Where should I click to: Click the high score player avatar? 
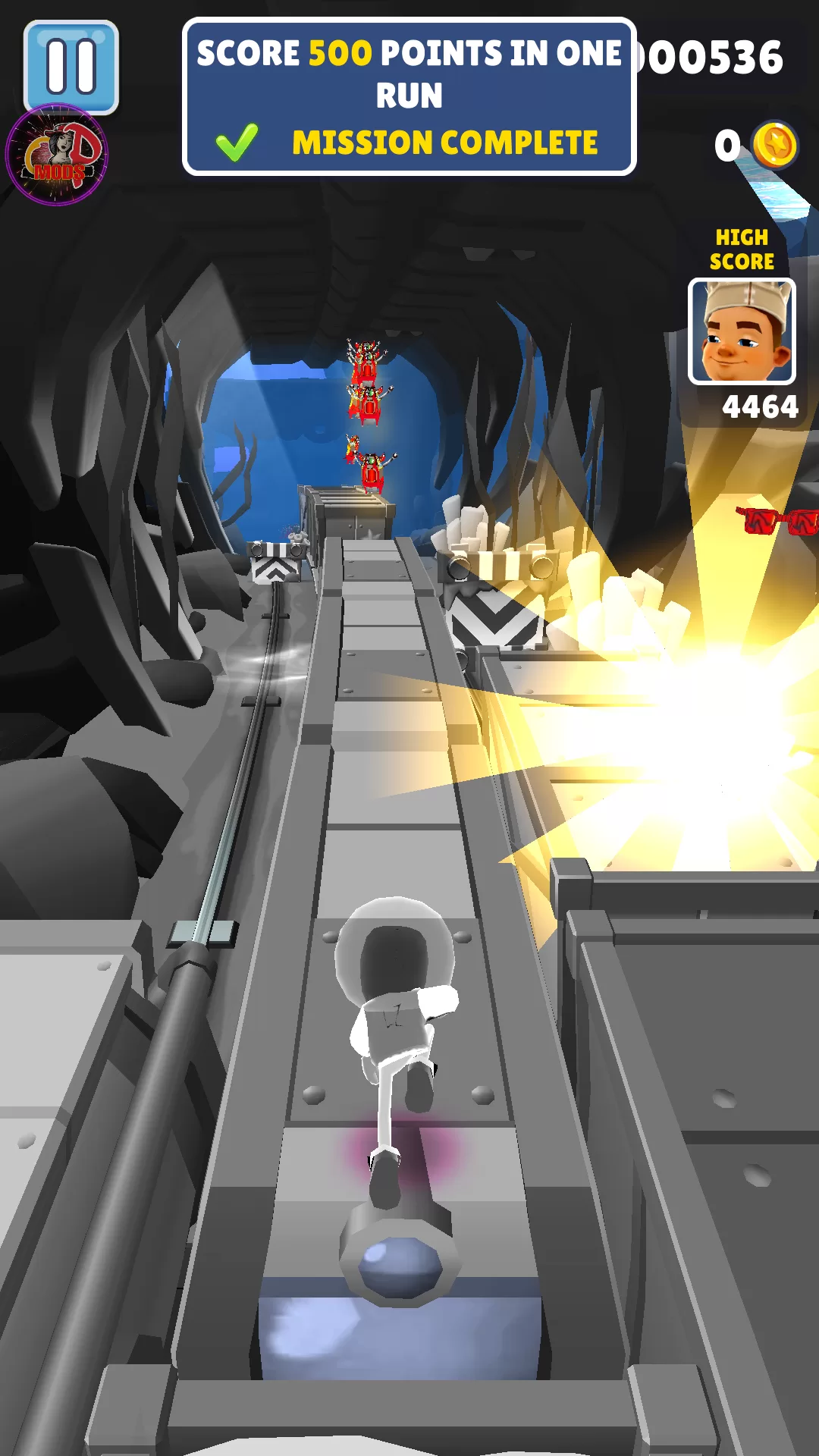[x=742, y=331]
